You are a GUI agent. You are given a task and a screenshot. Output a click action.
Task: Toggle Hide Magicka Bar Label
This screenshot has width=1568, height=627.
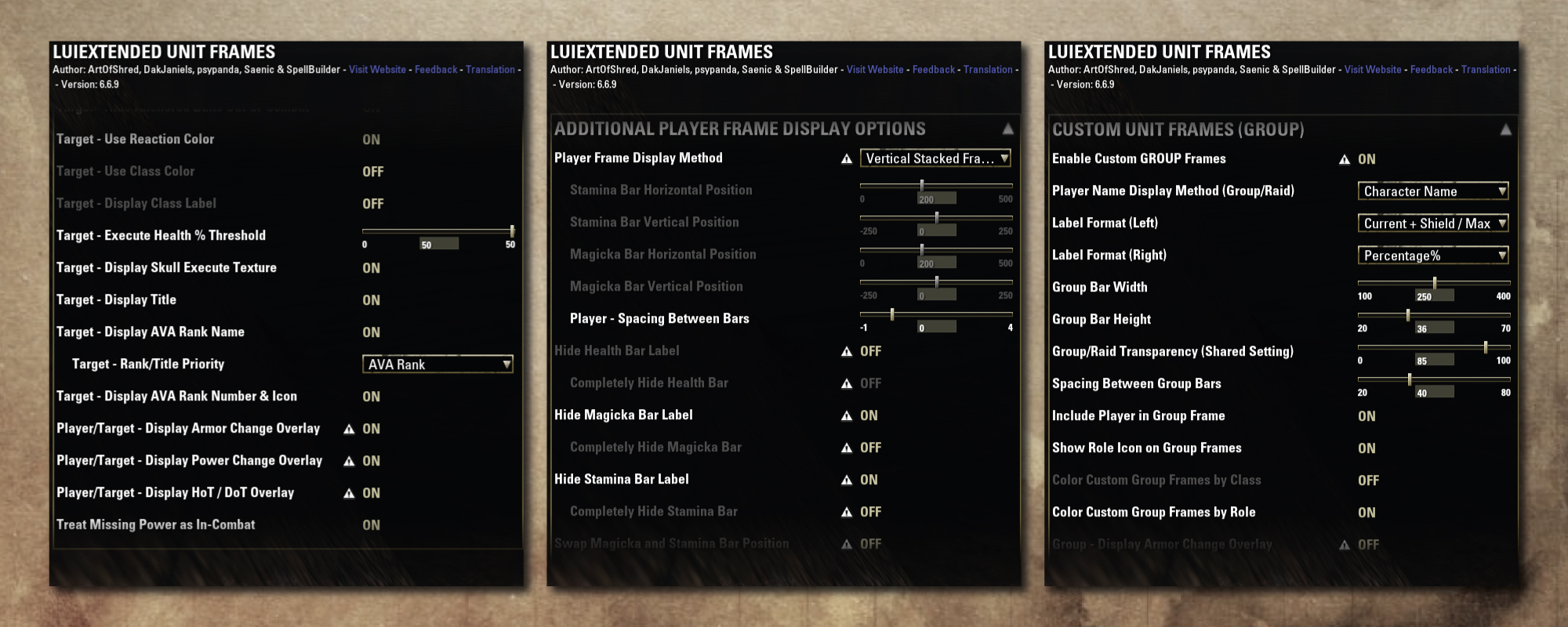[869, 415]
